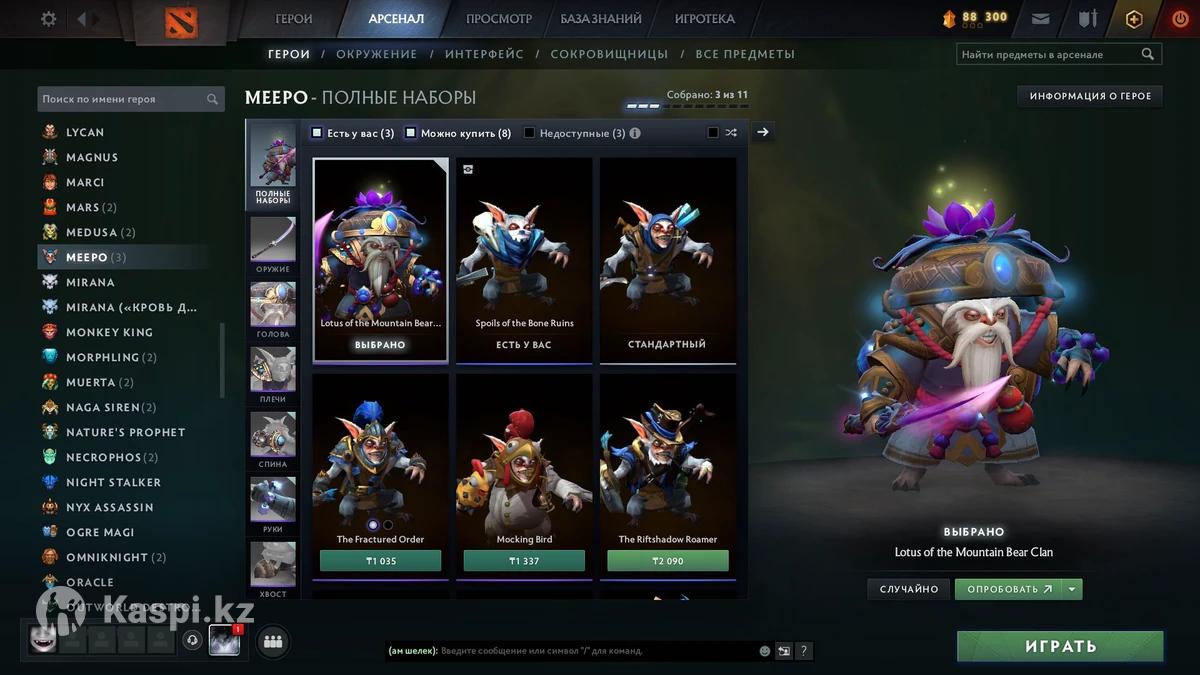The width and height of the screenshot is (1200, 675).
Task: Toggle the 'Можно купить' filter checkbox
Action: coord(410,132)
